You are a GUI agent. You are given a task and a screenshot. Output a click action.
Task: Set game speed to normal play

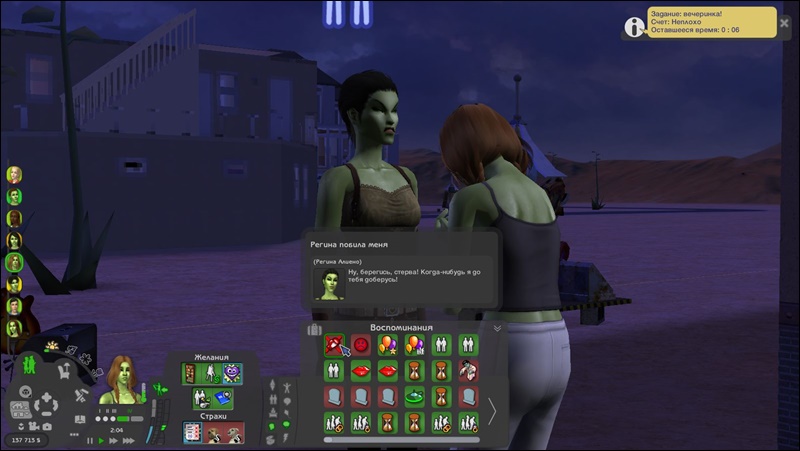point(101,440)
